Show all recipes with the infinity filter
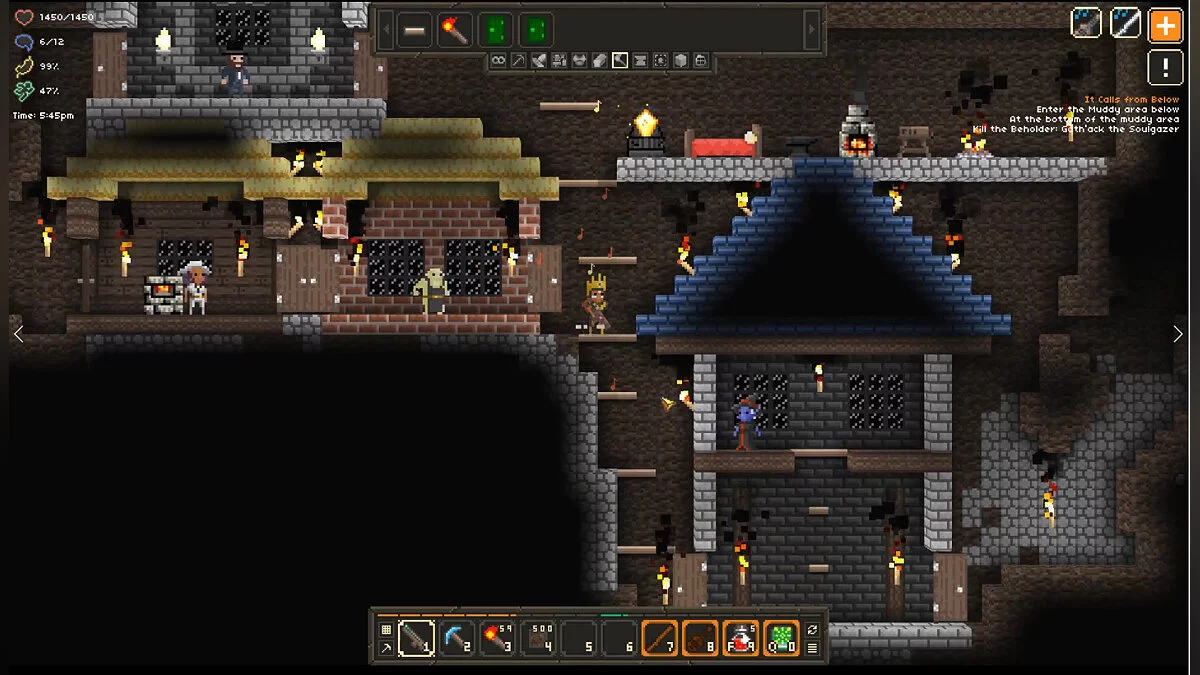 tap(498, 61)
